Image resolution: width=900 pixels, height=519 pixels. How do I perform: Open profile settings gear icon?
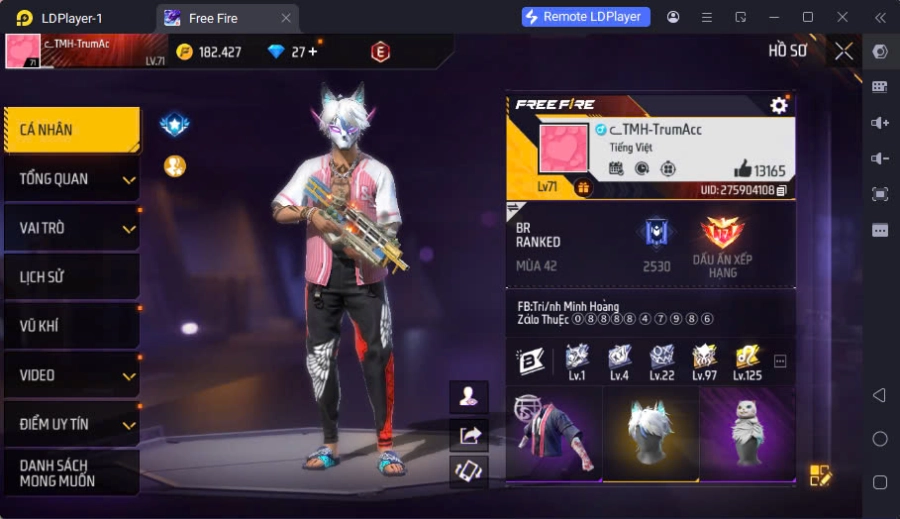pyautogui.click(x=779, y=105)
